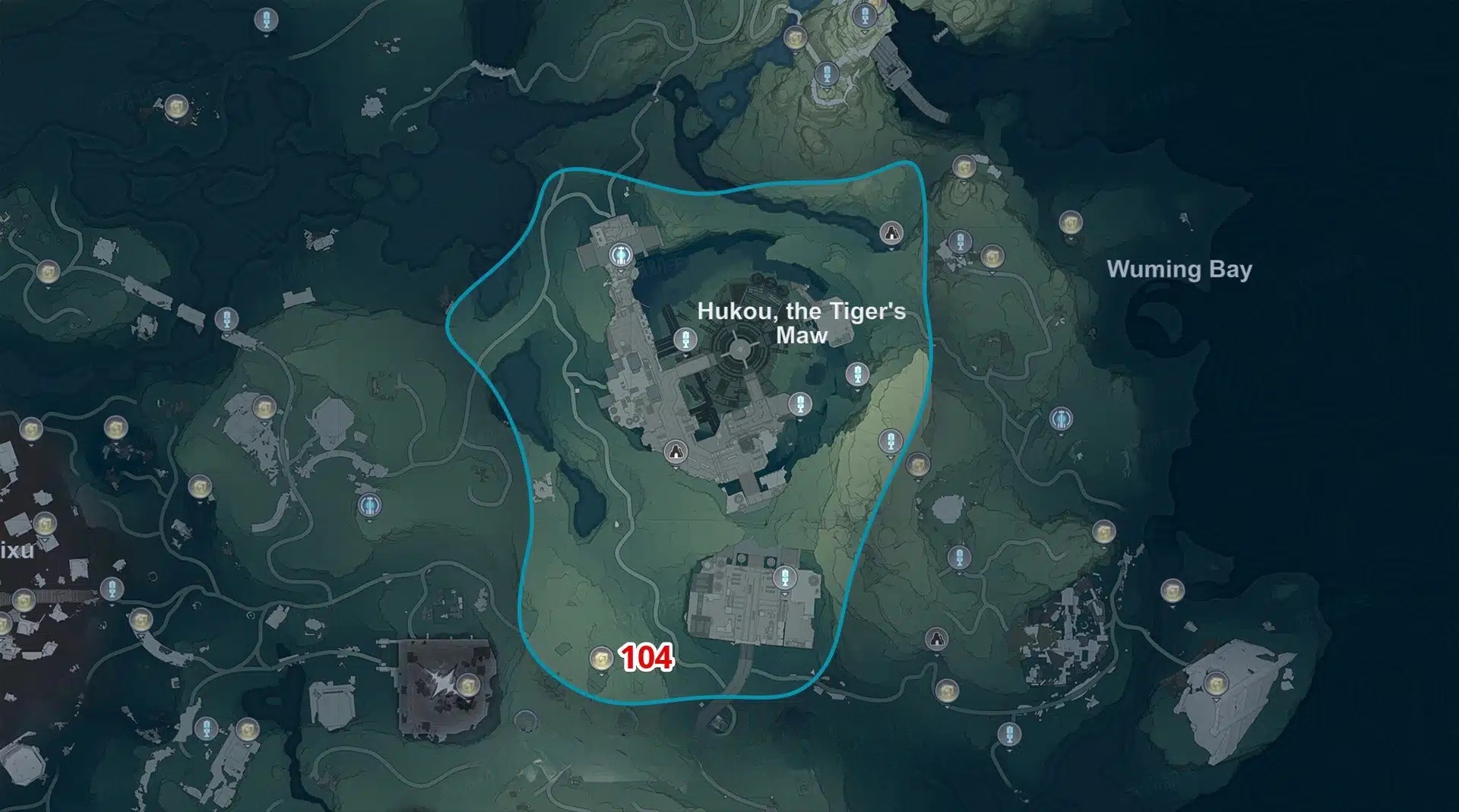Select the chest marker beside the white starburst emblem
Screen dimensions: 1459x812
coord(466,684)
